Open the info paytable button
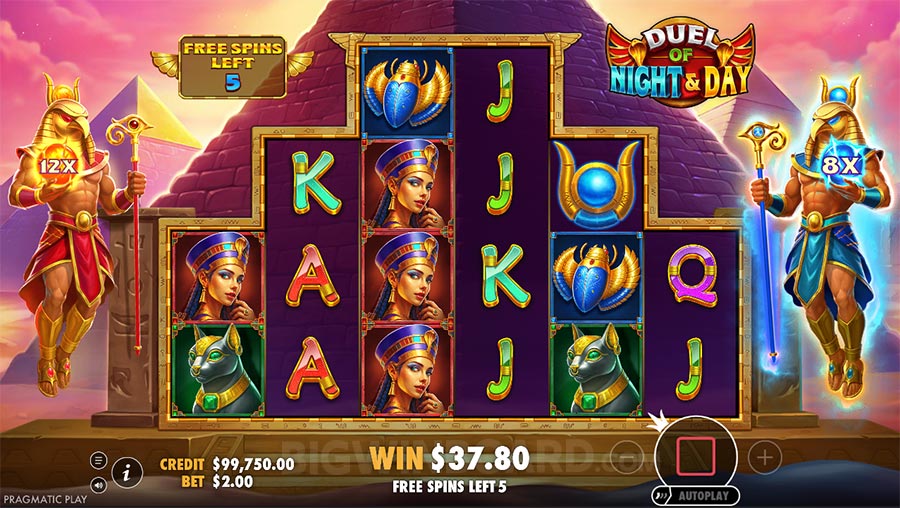Image resolution: width=900 pixels, height=508 pixels. 126,468
